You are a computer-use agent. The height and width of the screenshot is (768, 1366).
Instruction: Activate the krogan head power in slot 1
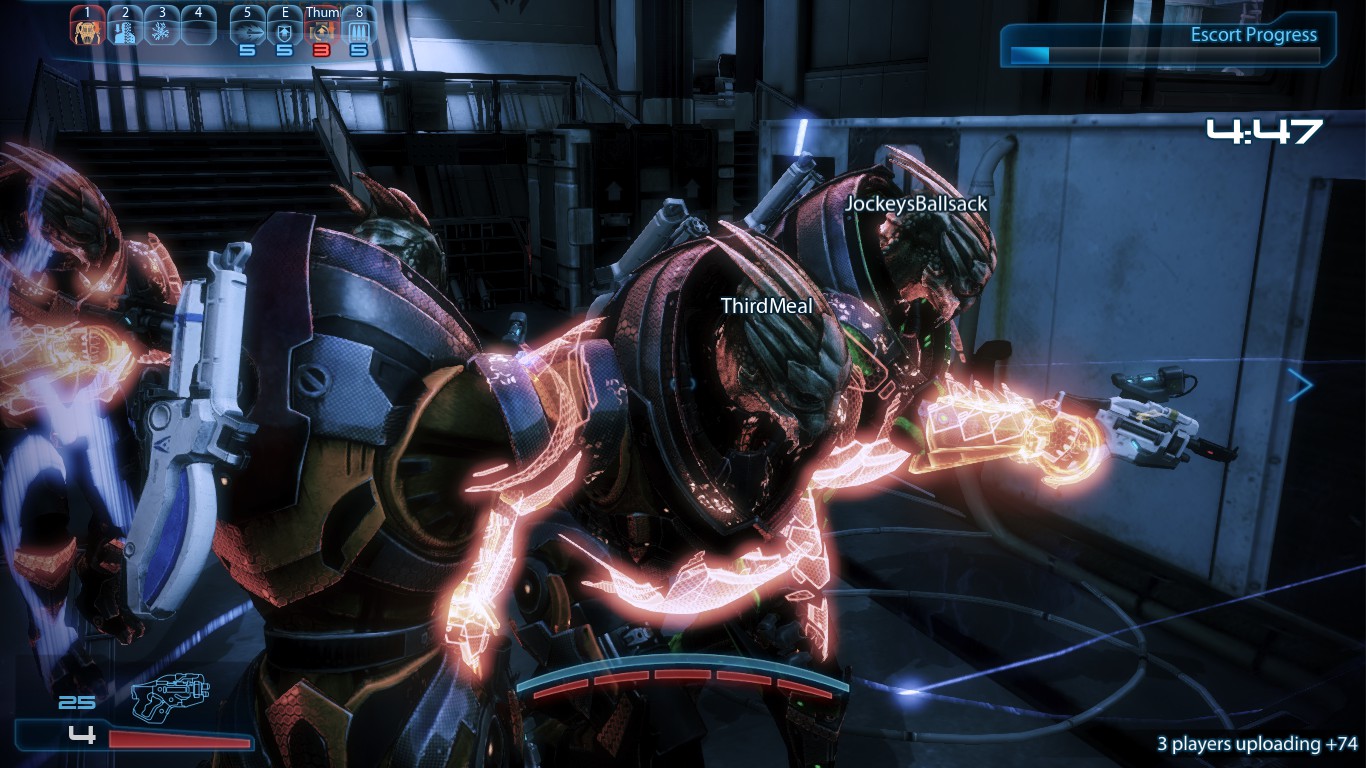pos(88,27)
